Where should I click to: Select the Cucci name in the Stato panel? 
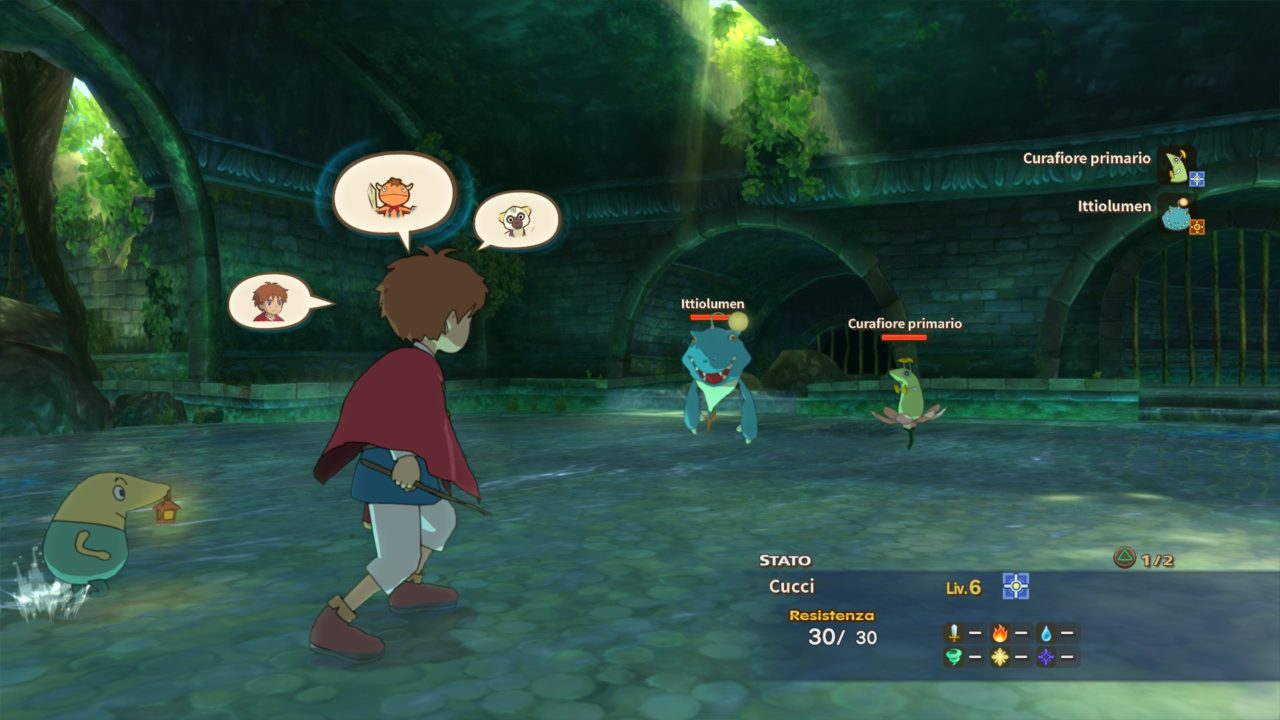coord(792,587)
